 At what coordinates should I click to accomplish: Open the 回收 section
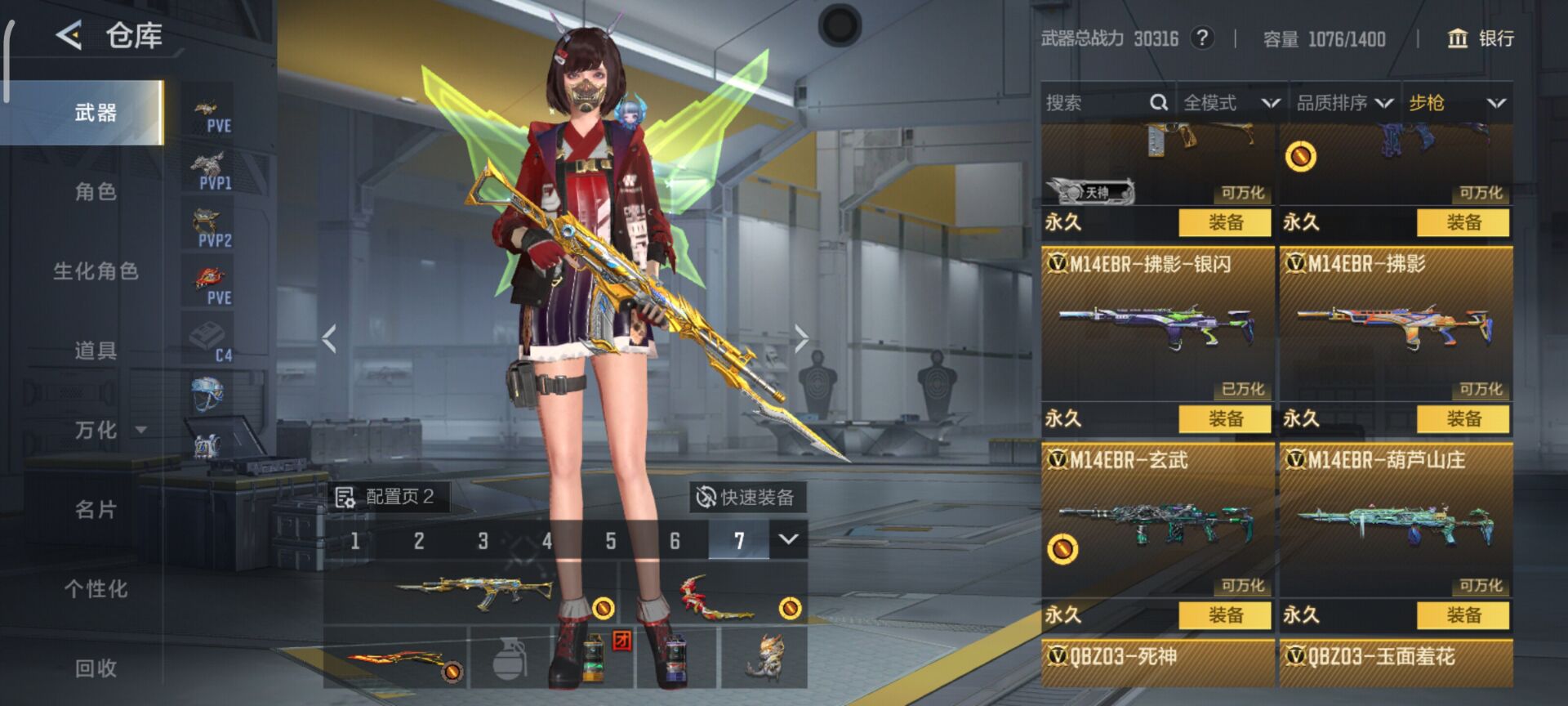[96, 668]
